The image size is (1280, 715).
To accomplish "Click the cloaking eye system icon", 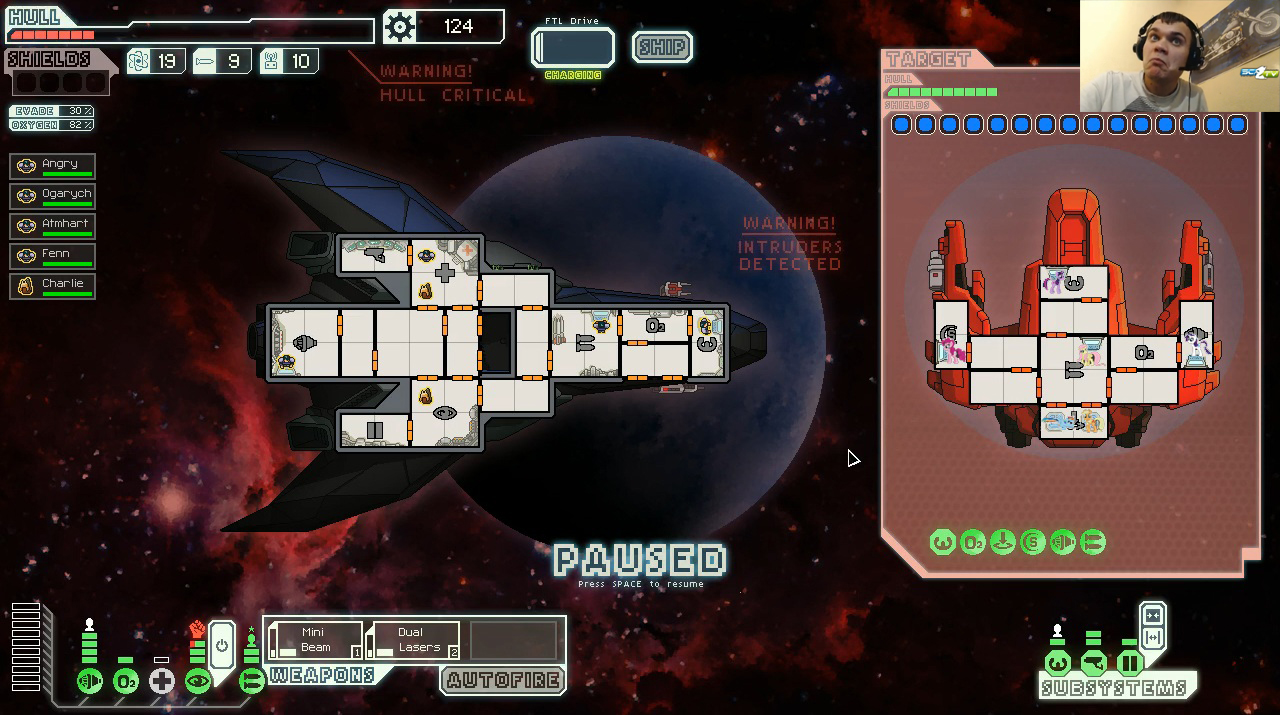I will 198,682.
